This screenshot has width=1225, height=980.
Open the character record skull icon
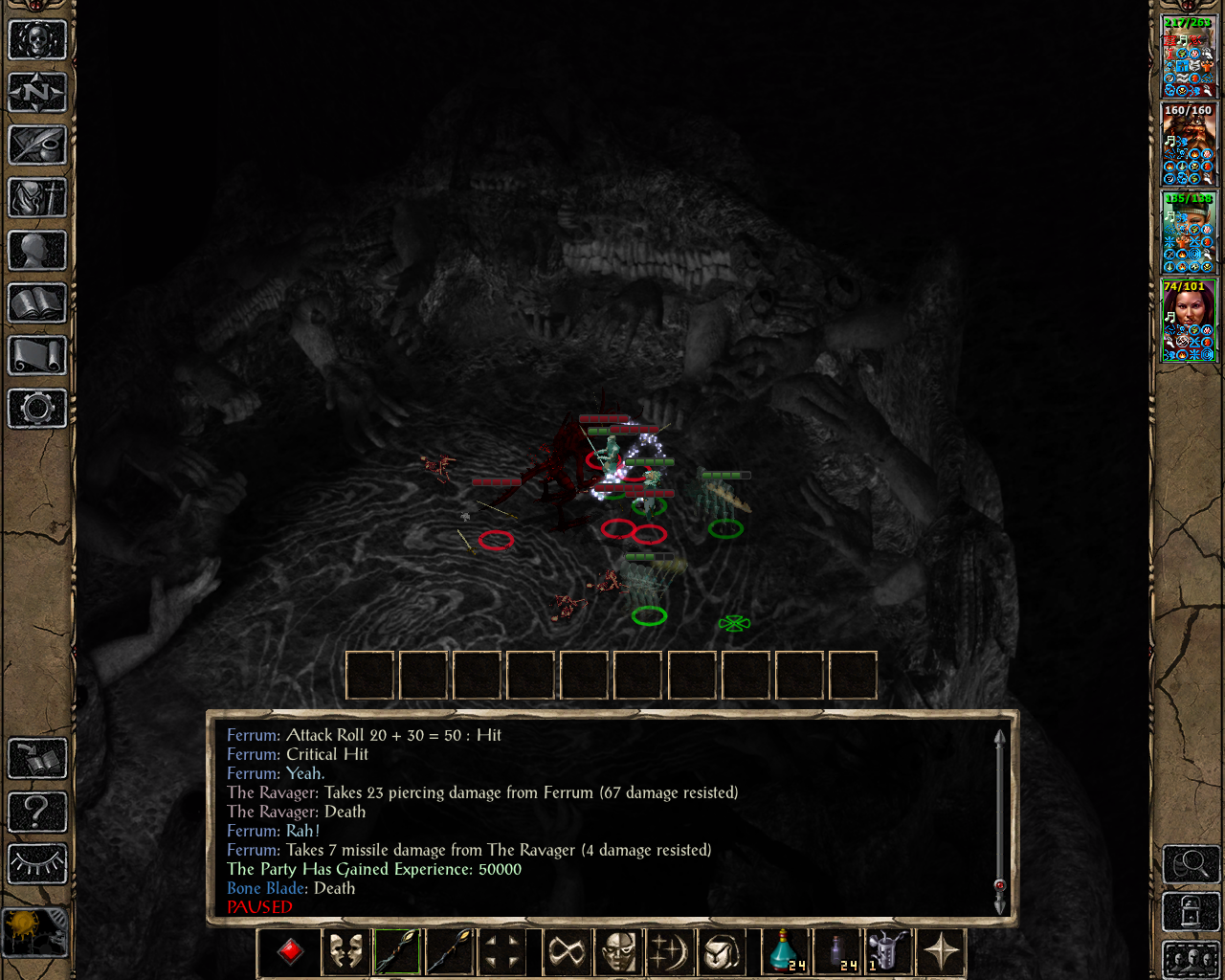(36, 40)
